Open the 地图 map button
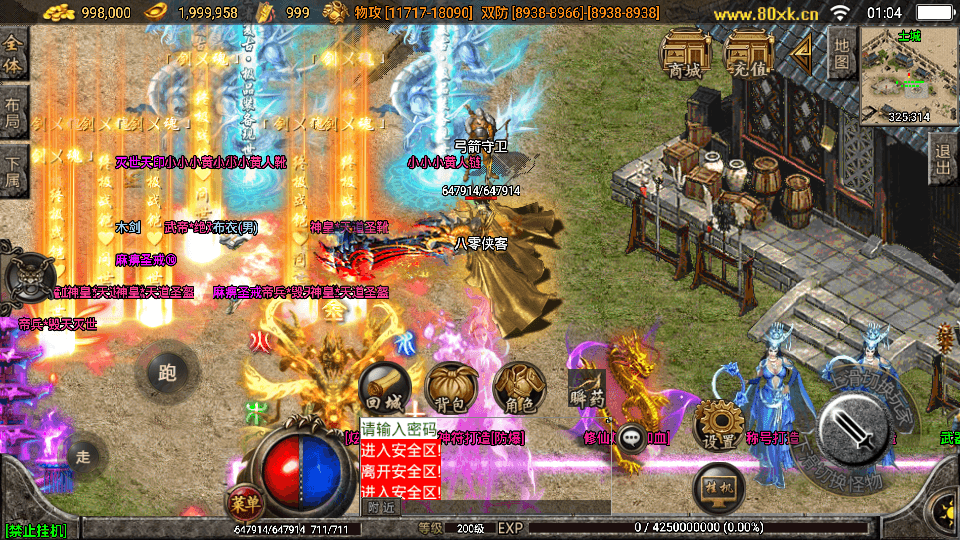This screenshot has height=540, width=960. [842, 52]
